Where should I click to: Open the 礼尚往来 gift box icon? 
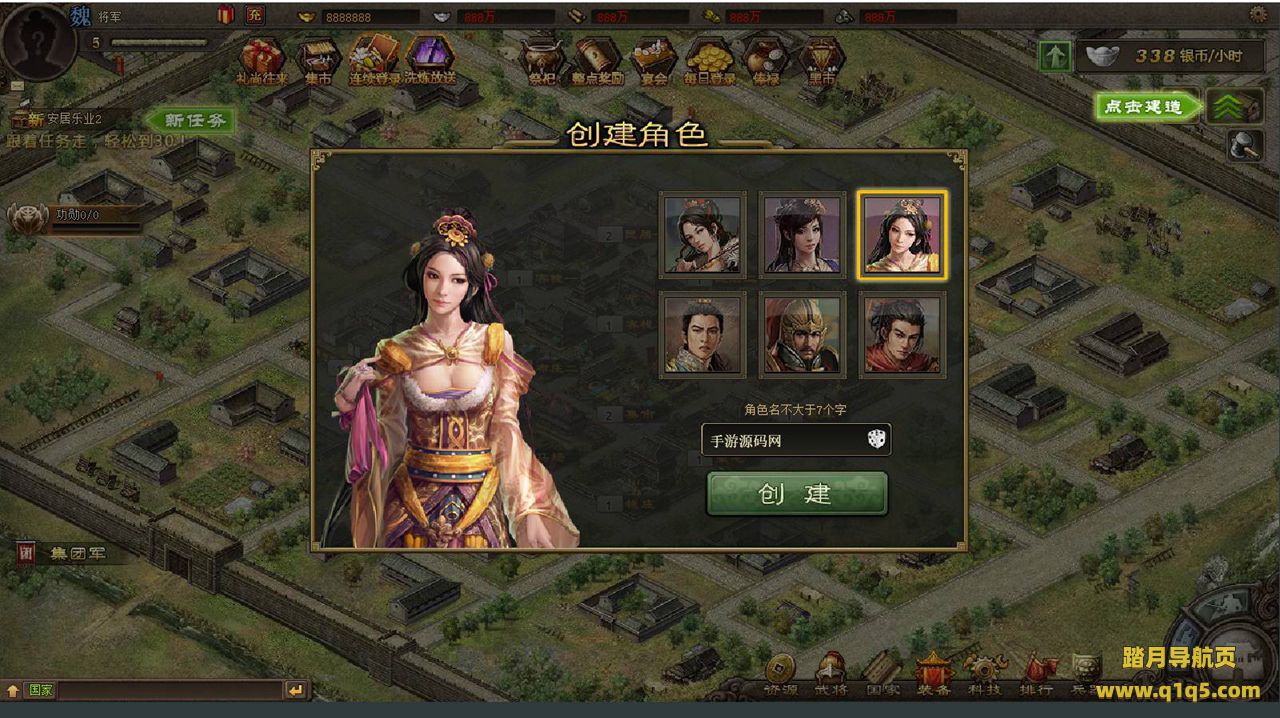coord(261,60)
